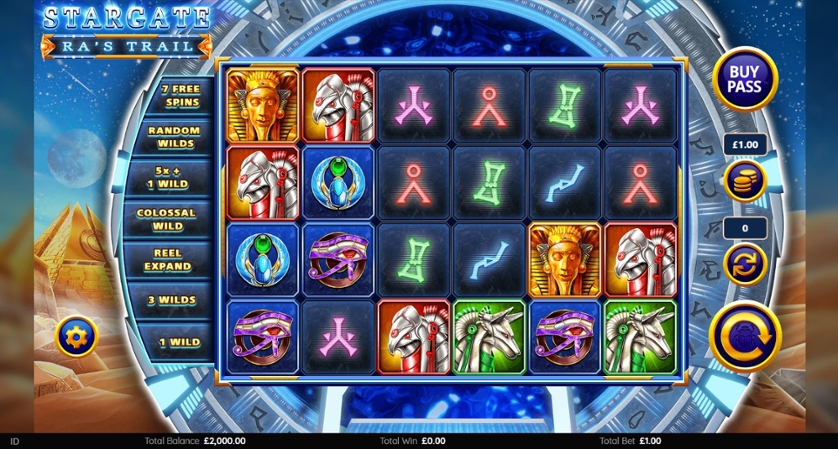Viewport: 838px width, 449px height.
Task: Open the gear settings menu
Action: tap(77, 336)
